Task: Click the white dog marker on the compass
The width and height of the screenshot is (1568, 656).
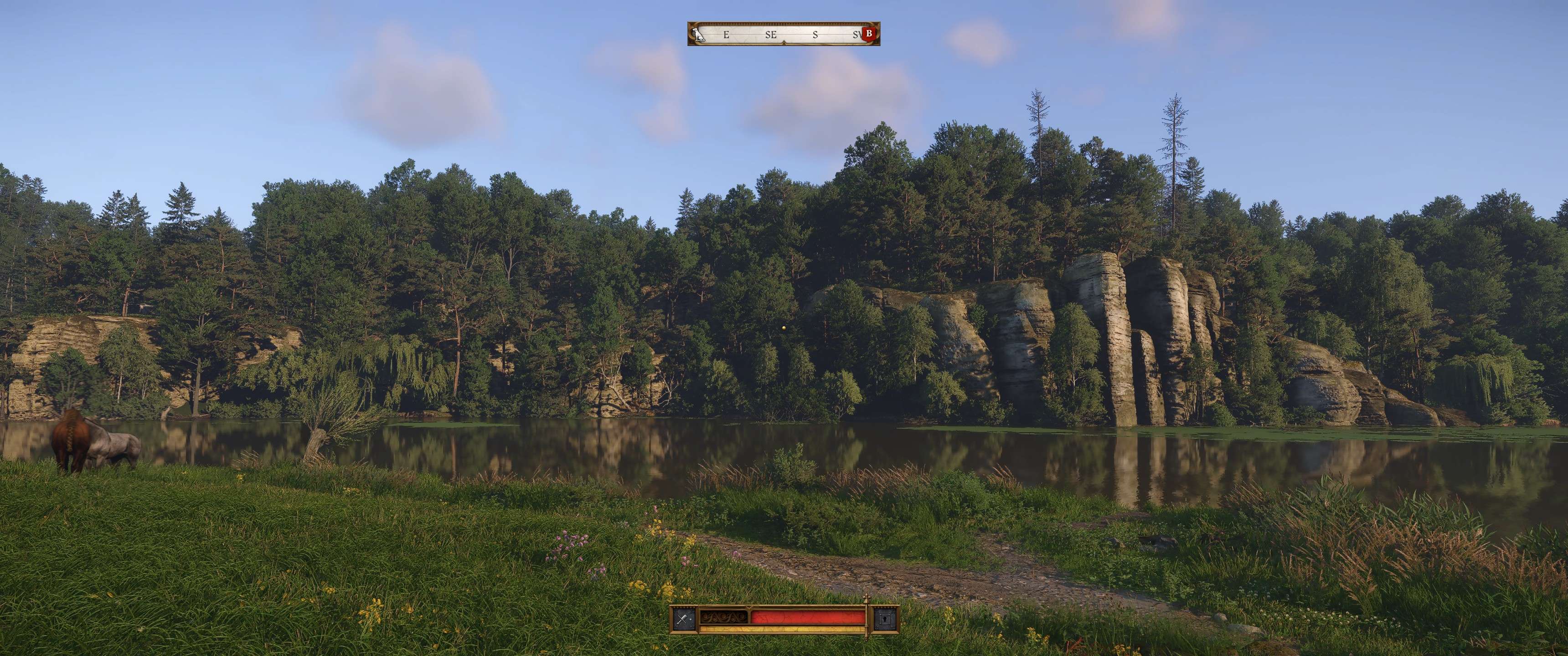Action: pyautogui.click(x=697, y=34)
